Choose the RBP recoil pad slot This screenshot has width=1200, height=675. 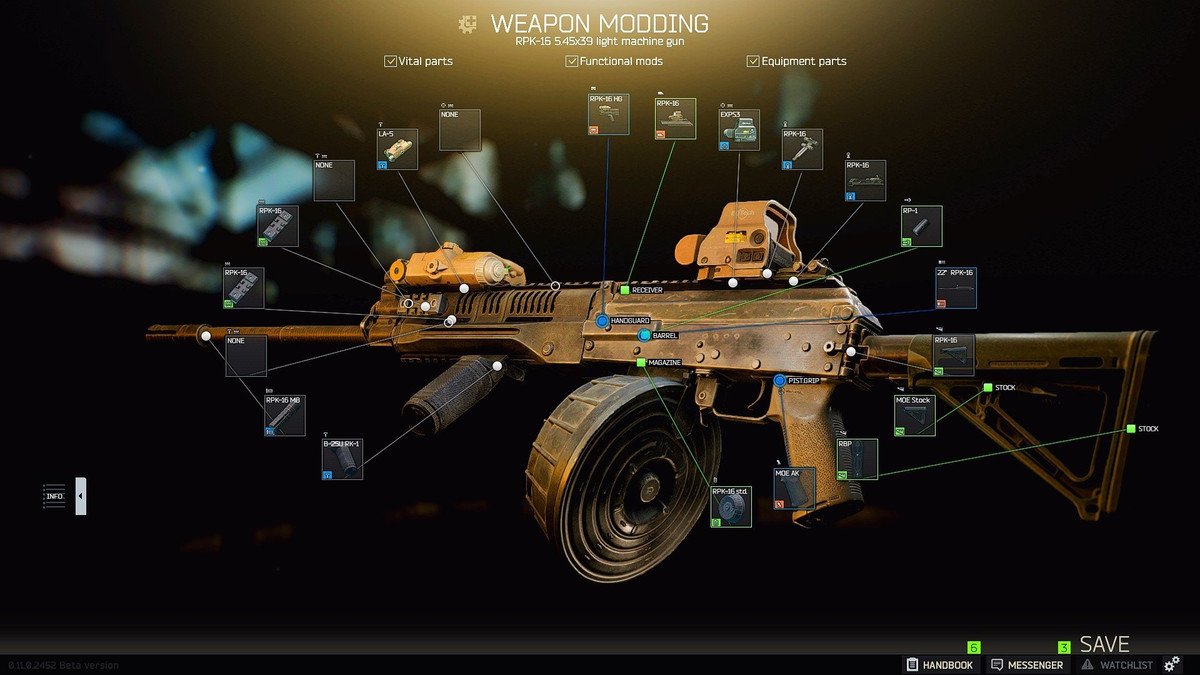point(857,459)
